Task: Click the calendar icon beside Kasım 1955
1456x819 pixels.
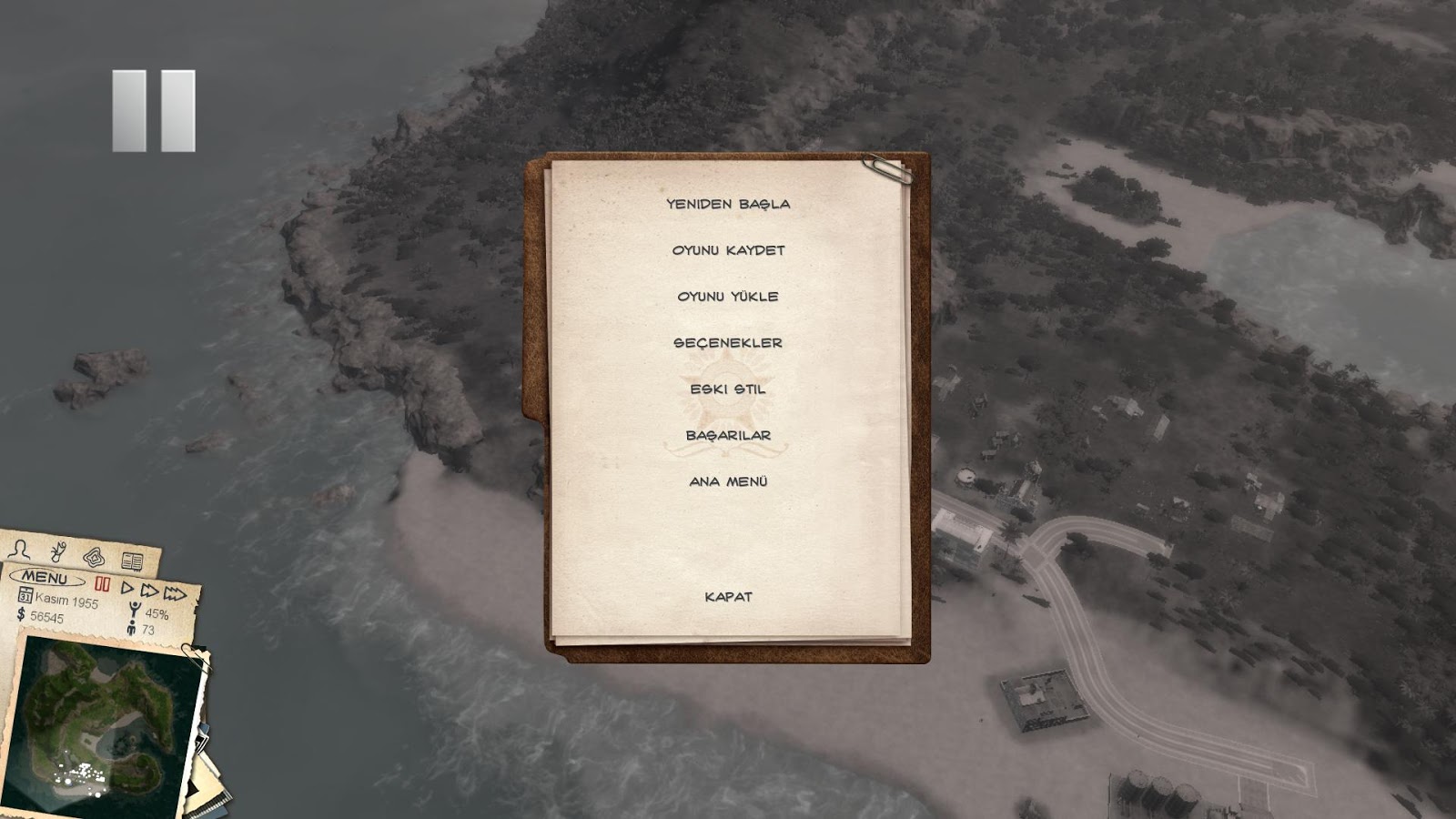Action: pyautogui.click(x=25, y=596)
